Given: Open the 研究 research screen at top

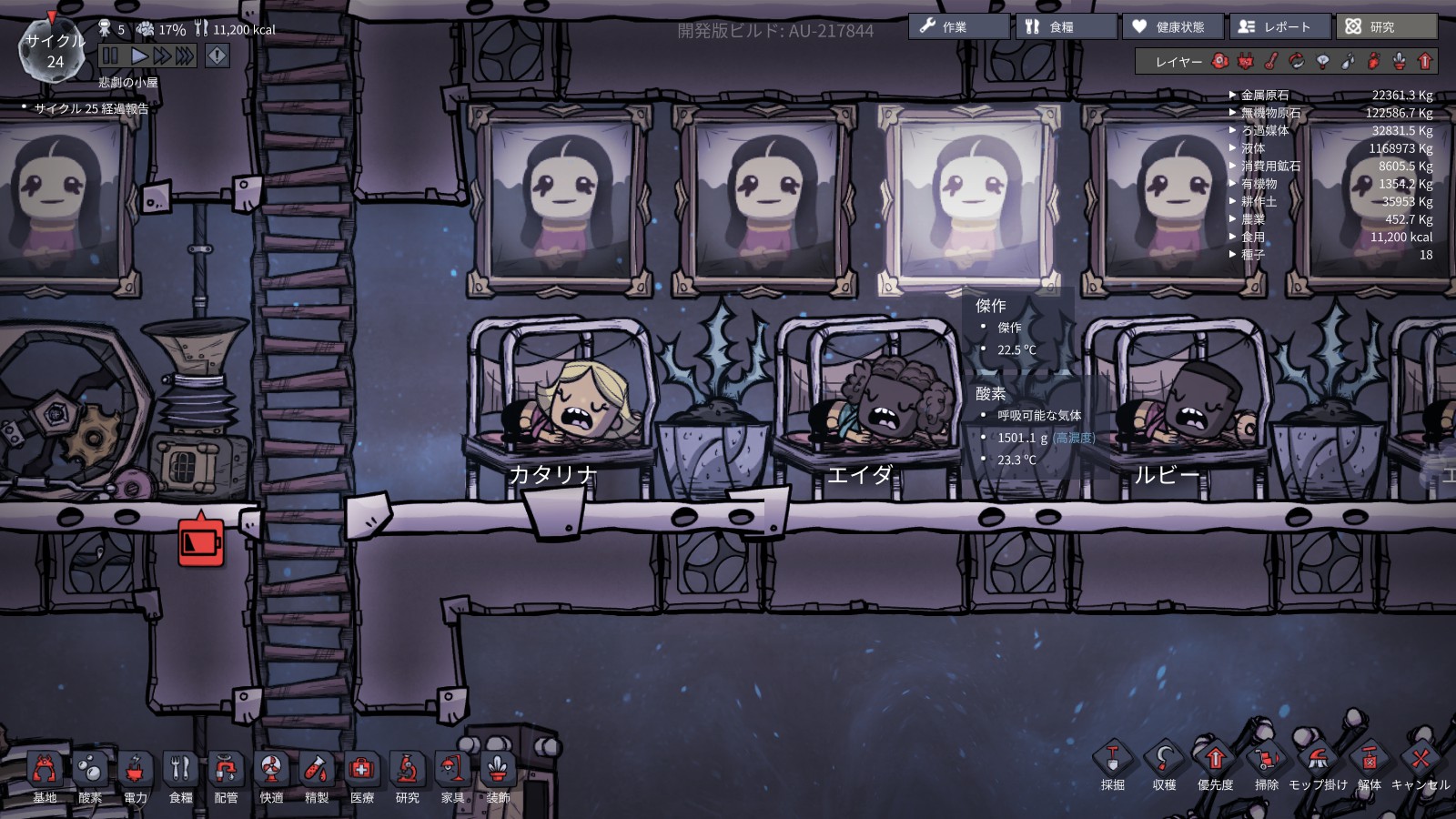Looking at the screenshot, I should [1386, 26].
